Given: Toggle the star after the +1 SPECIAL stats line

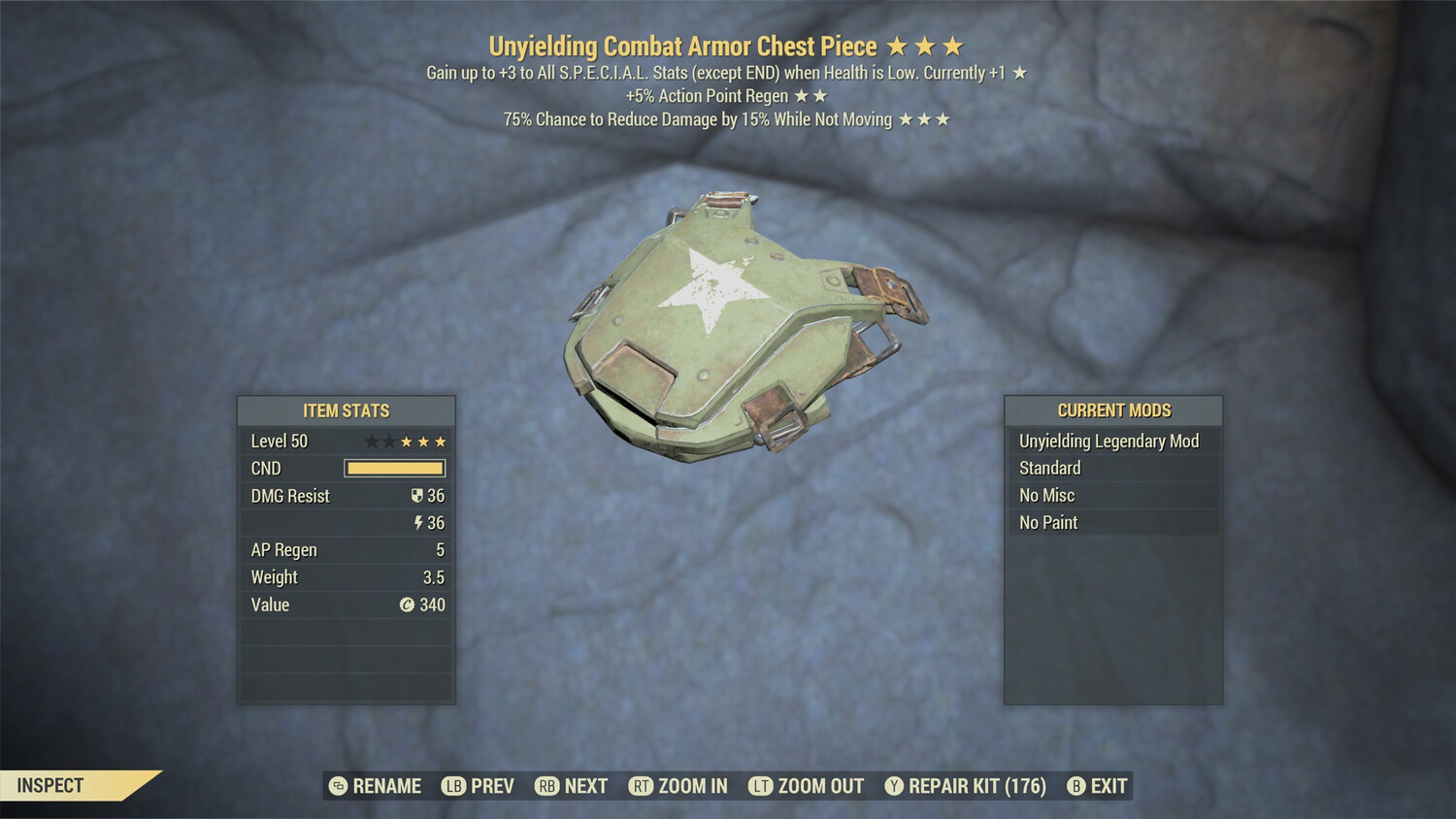Looking at the screenshot, I should [1018, 72].
